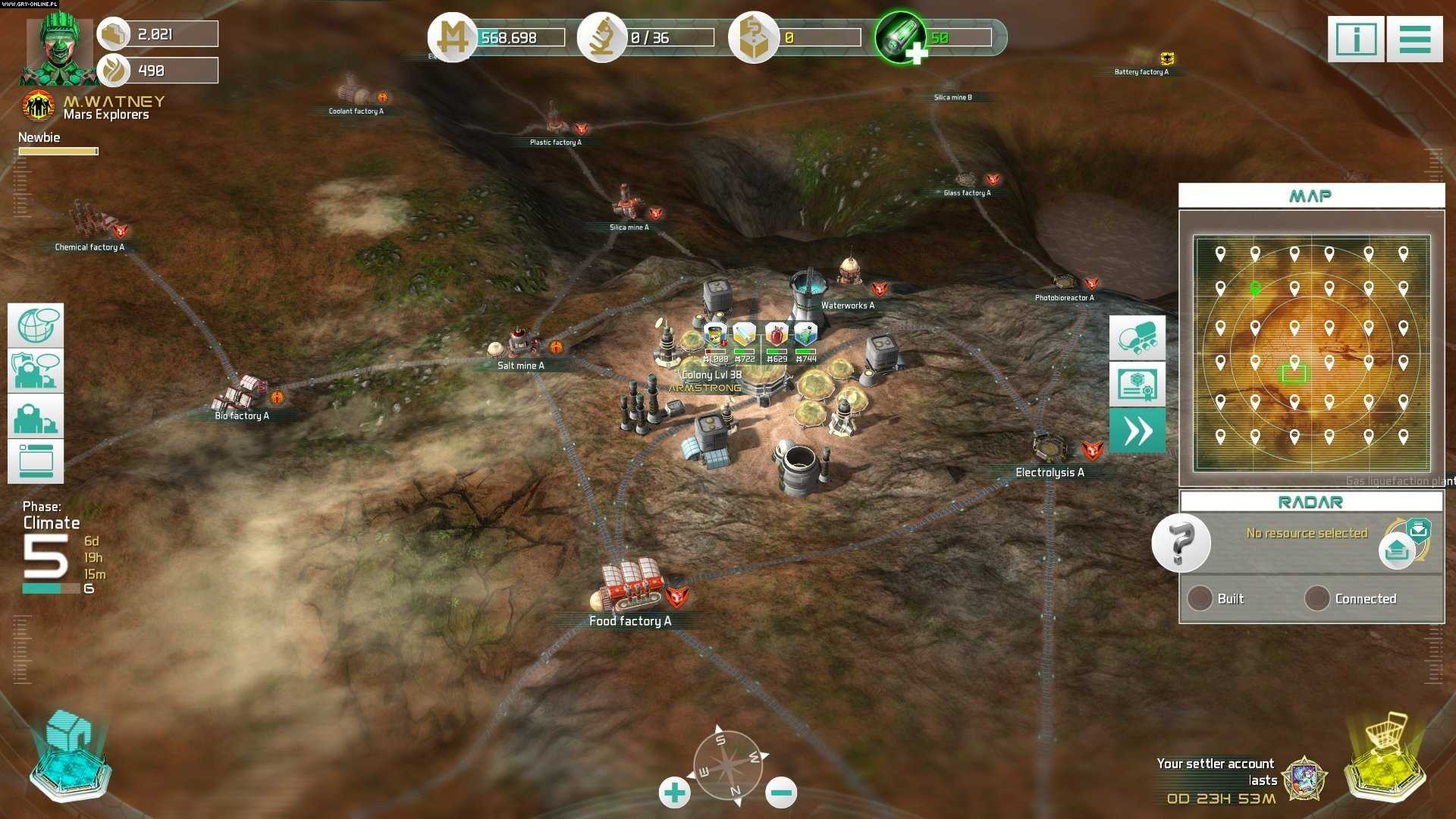Select the green map marker on minimap

(x=1255, y=288)
